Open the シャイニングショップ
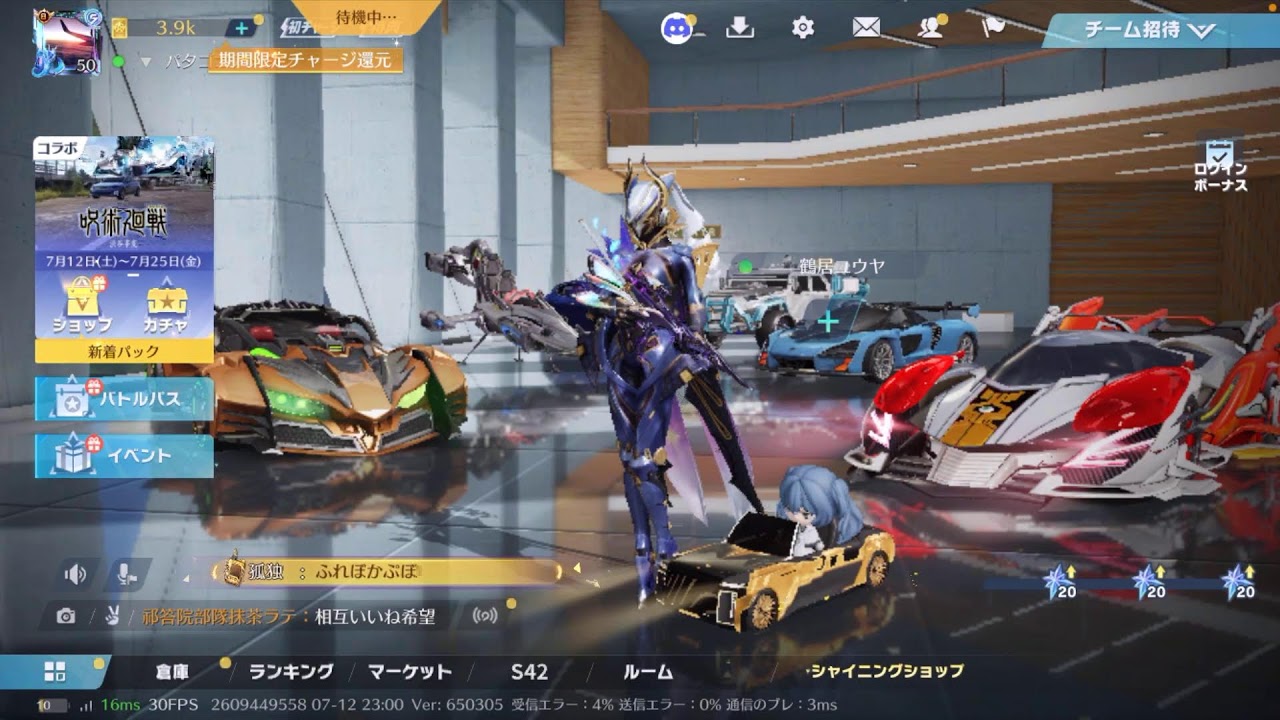Image resolution: width=1280 pixels, height=720 pixels. pos(886,671)
